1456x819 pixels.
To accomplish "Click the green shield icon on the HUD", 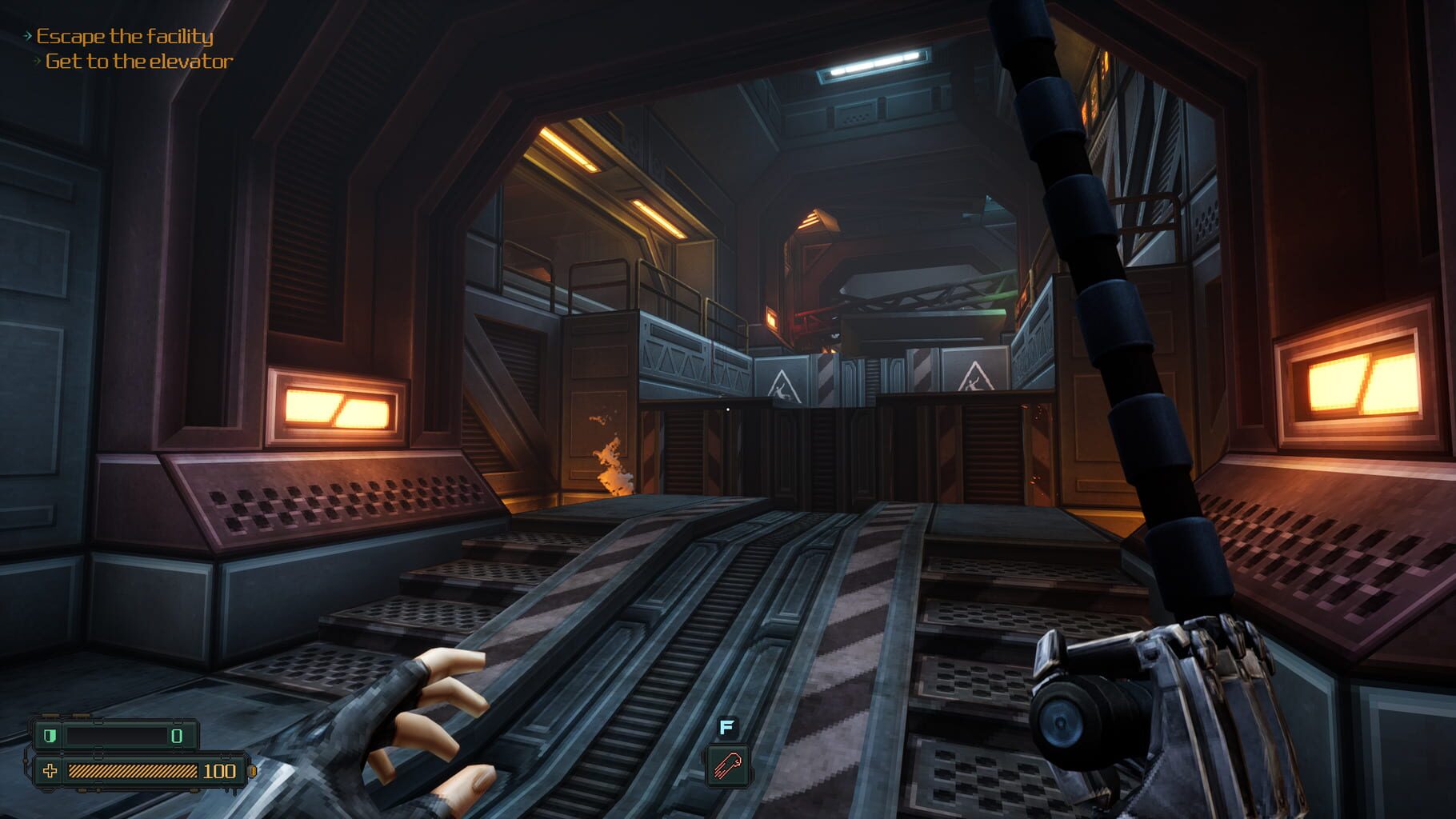I will click(50, 735).
